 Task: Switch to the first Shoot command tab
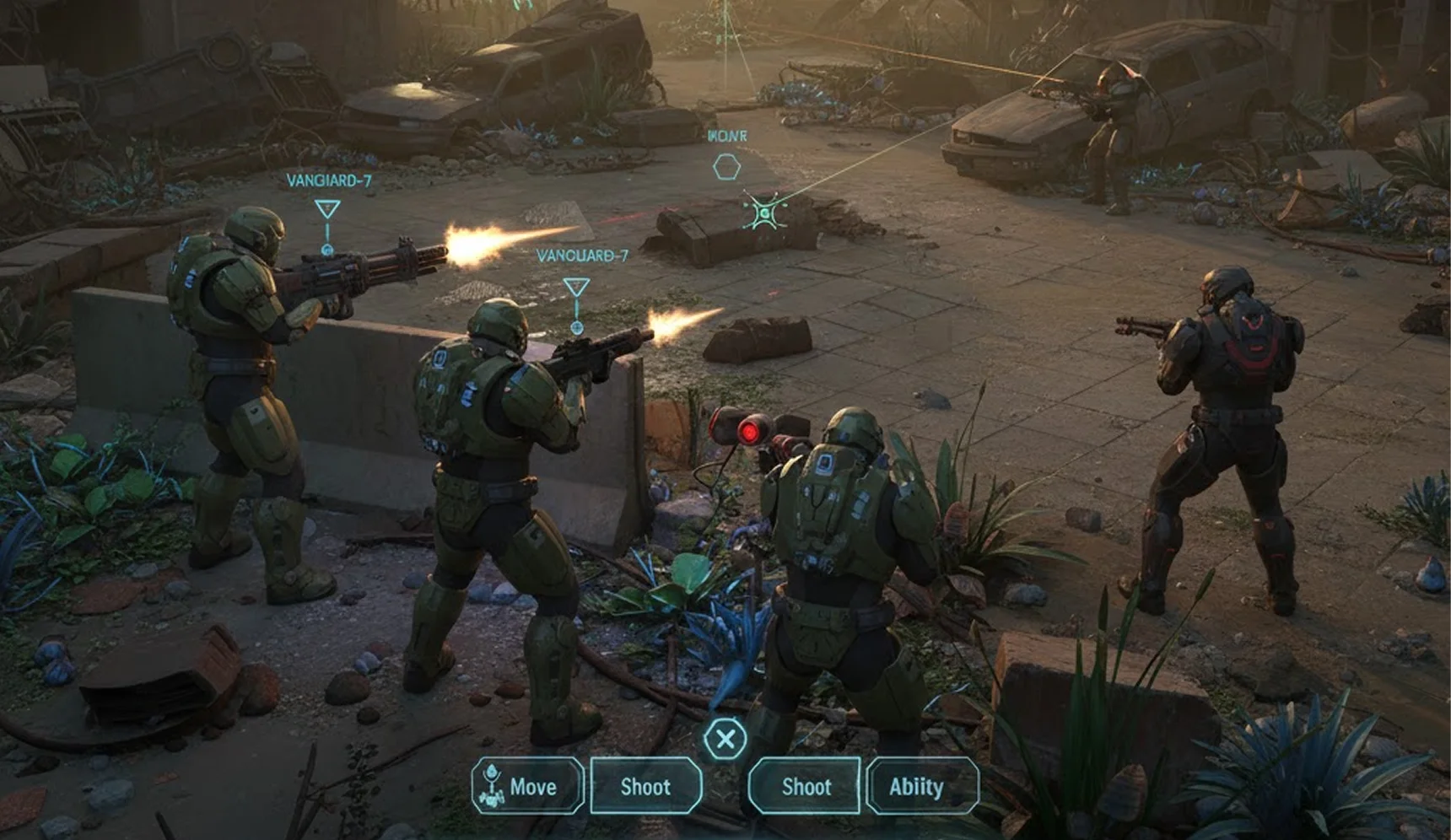point(645,787)
